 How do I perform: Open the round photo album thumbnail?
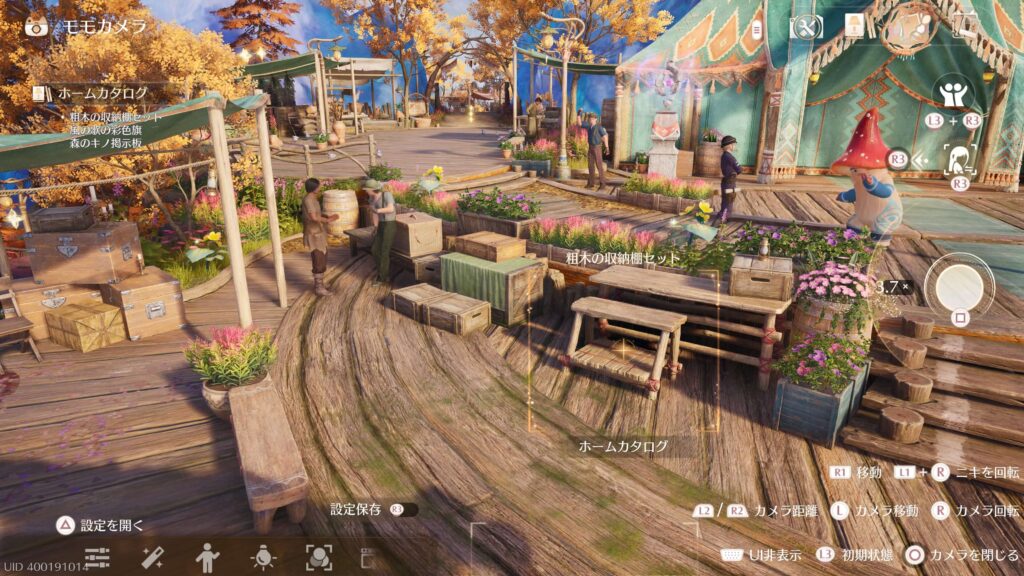tap(911, 28)
